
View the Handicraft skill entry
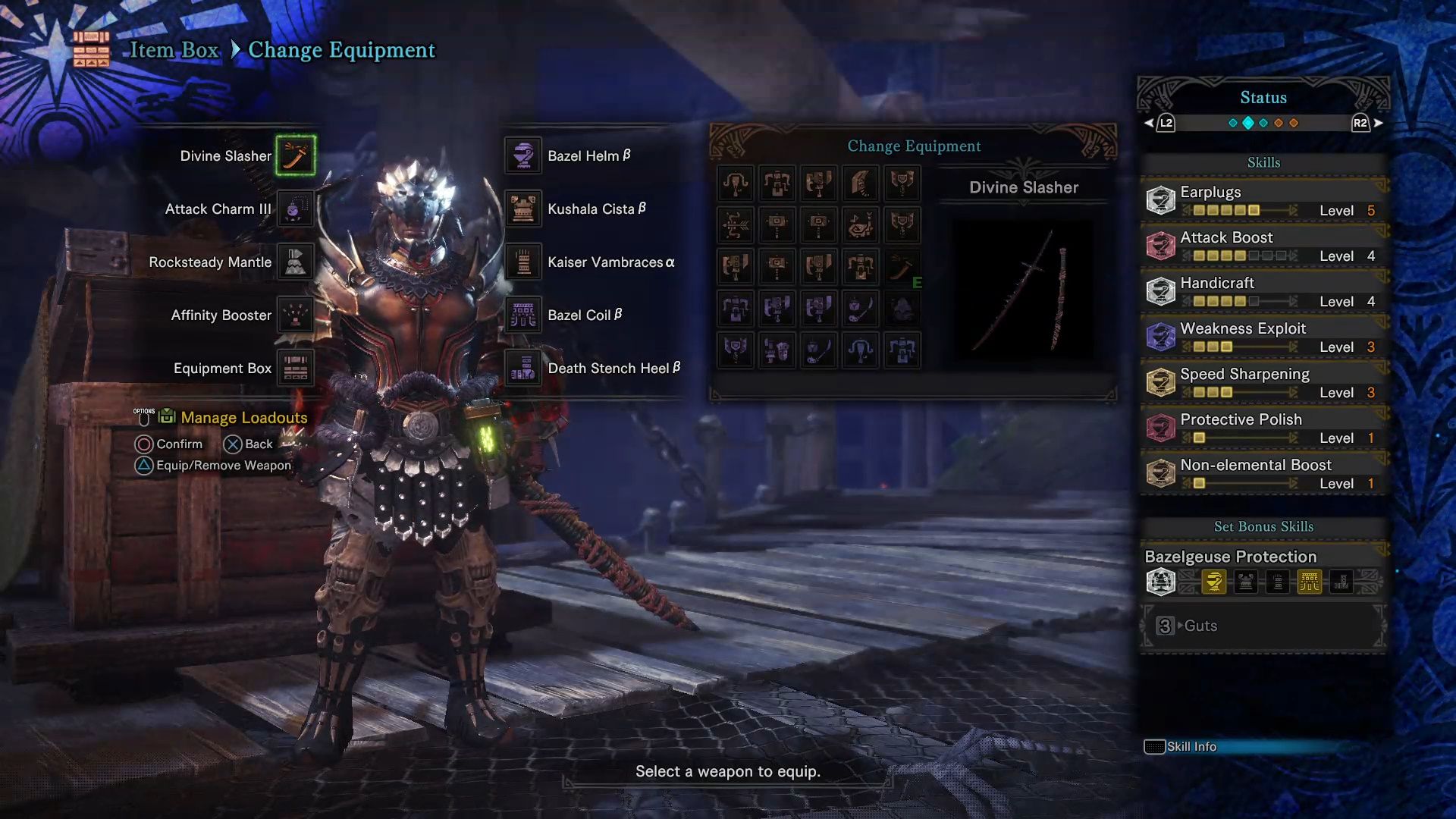pos(1263,291)
